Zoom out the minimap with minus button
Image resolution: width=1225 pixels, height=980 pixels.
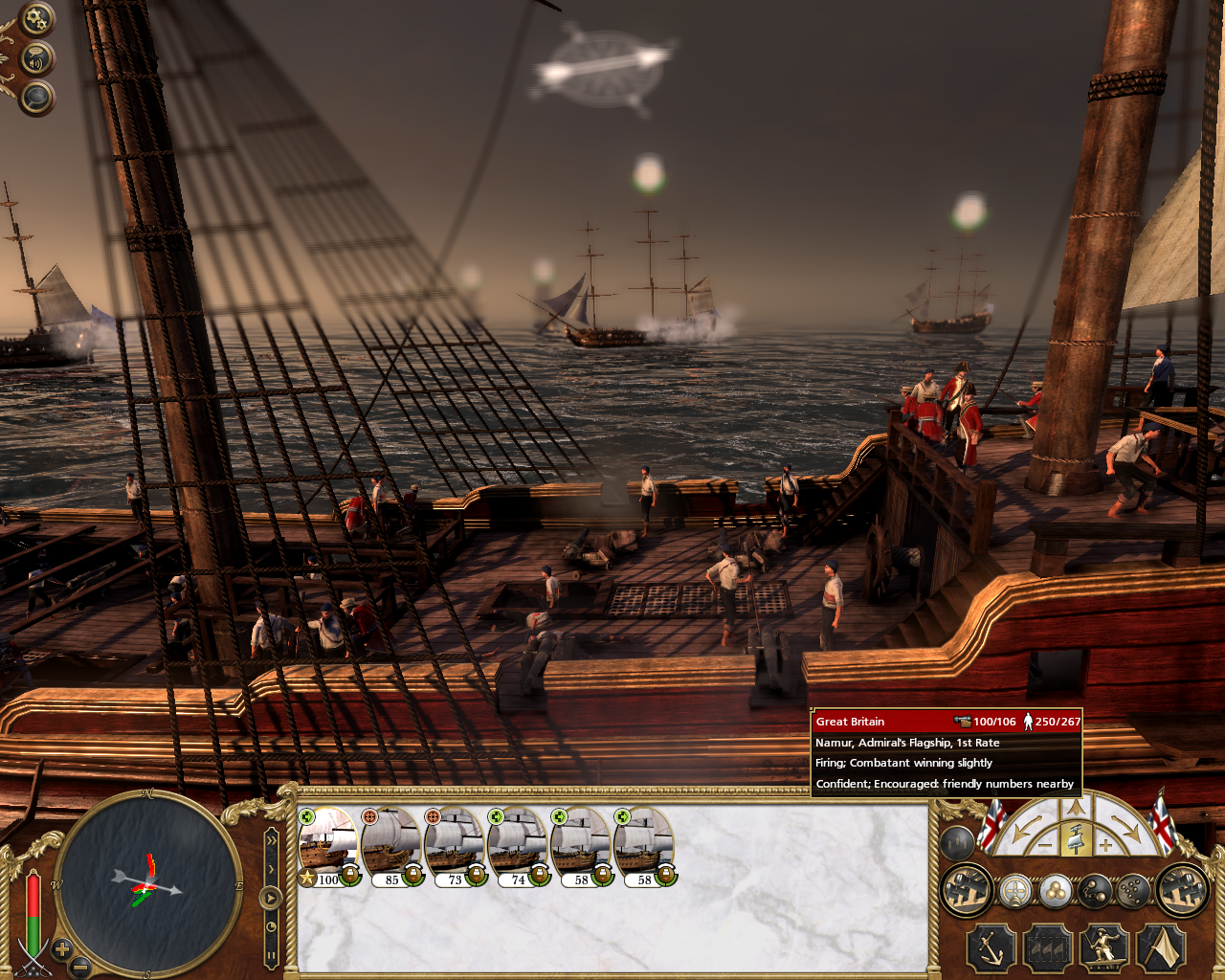[80, 966]
